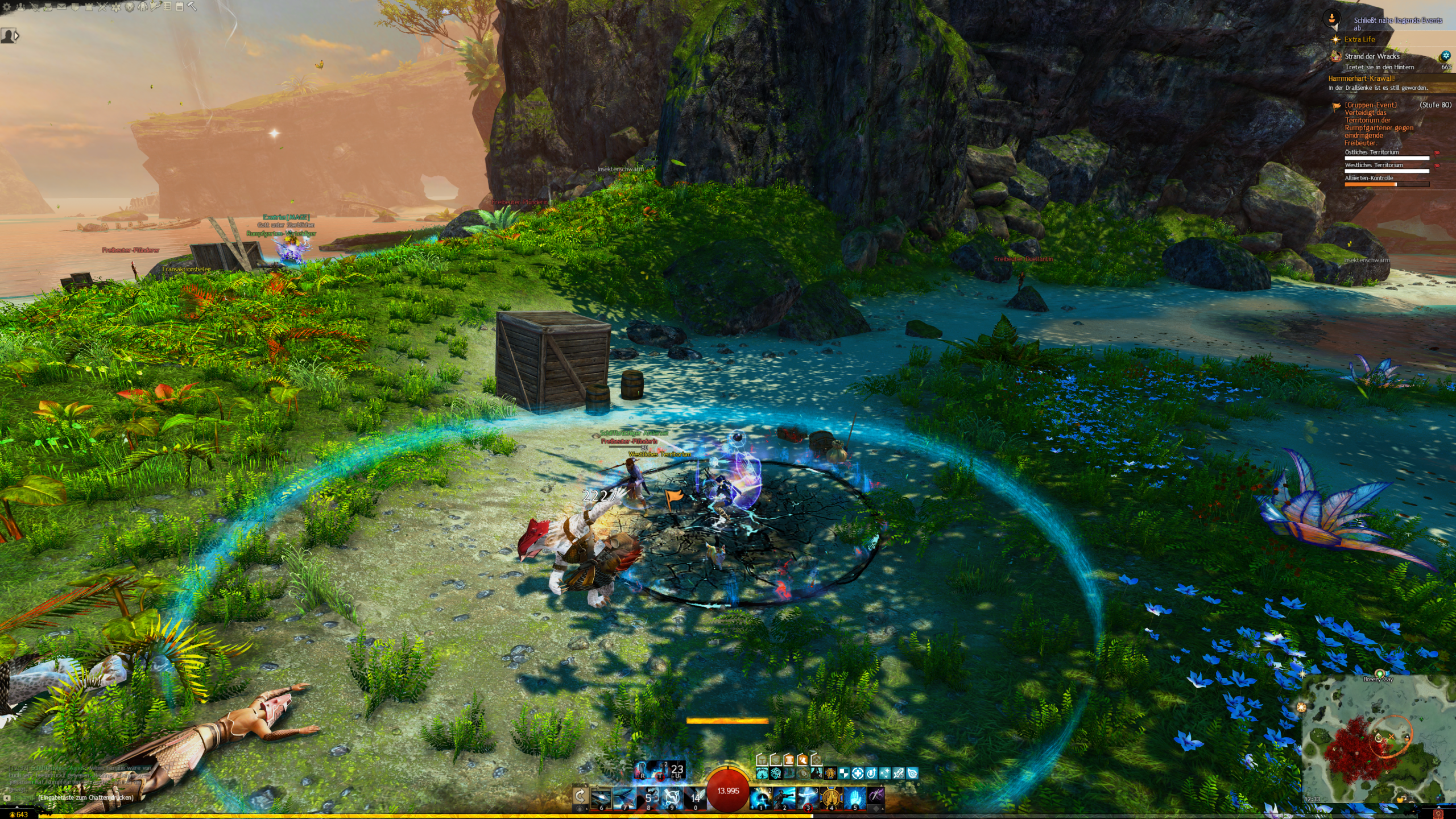Click the lion head trading post icon
Viewport: 1456px width, 819px height.
130,7
